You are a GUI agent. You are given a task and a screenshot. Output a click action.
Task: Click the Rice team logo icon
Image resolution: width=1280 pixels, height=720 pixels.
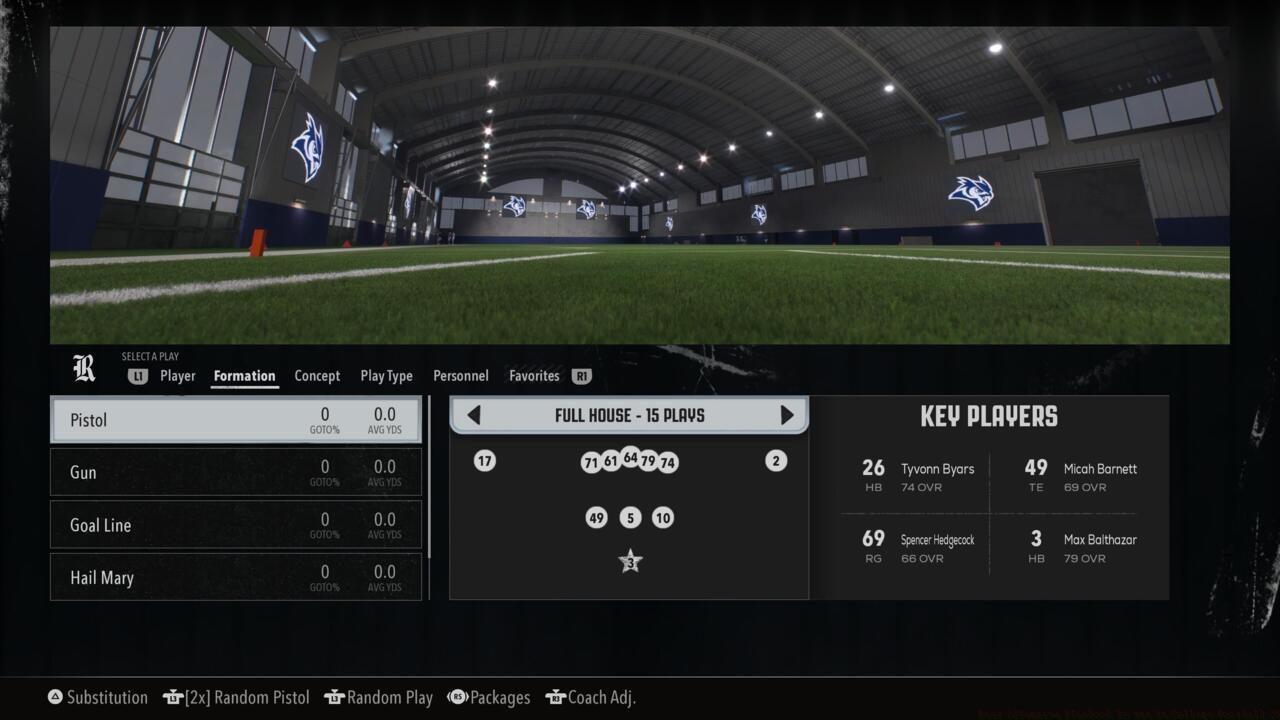[84, 369]
